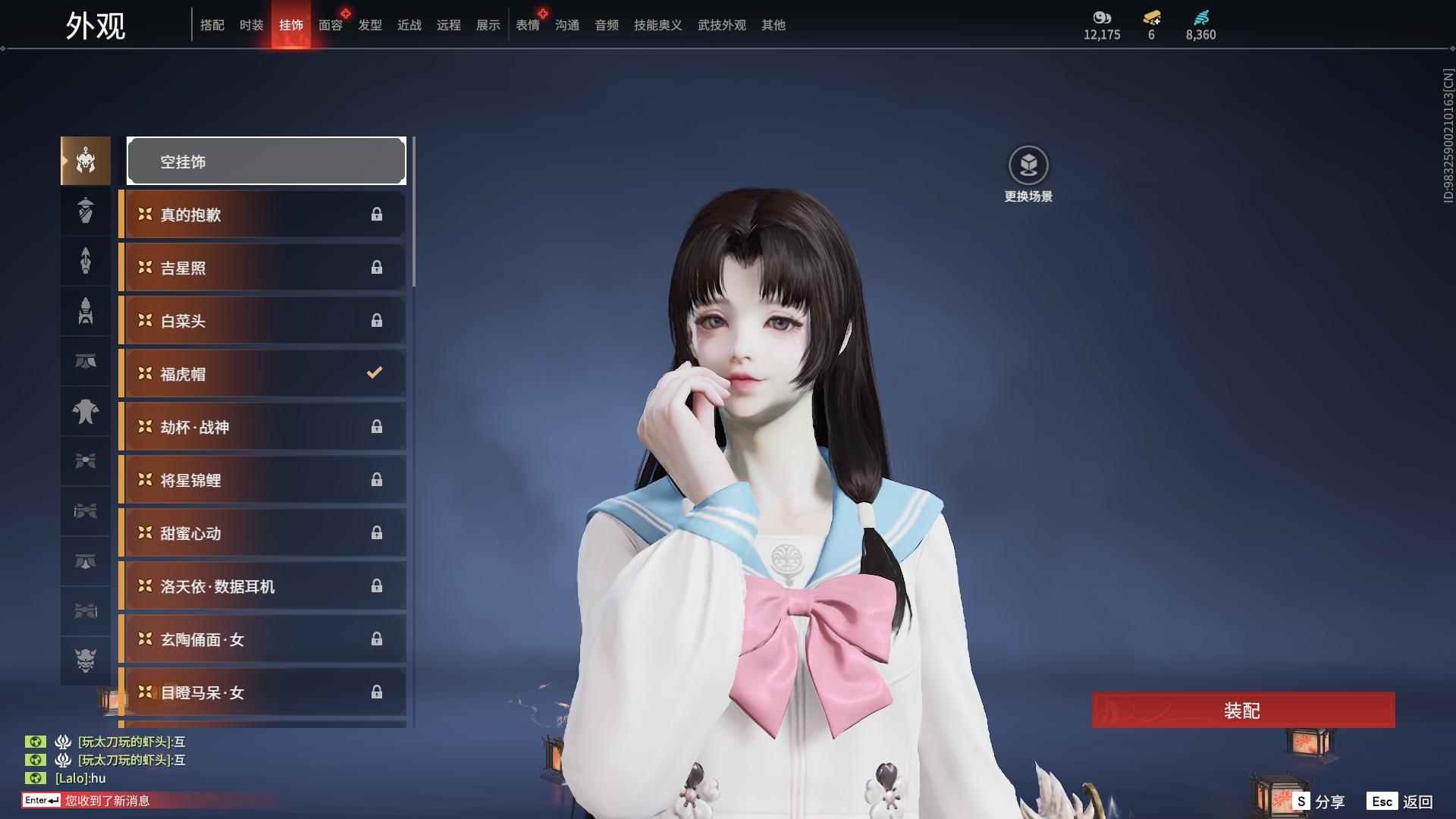
Task: Select the helmet accessory slot icon
Action: tap(86, 161)
